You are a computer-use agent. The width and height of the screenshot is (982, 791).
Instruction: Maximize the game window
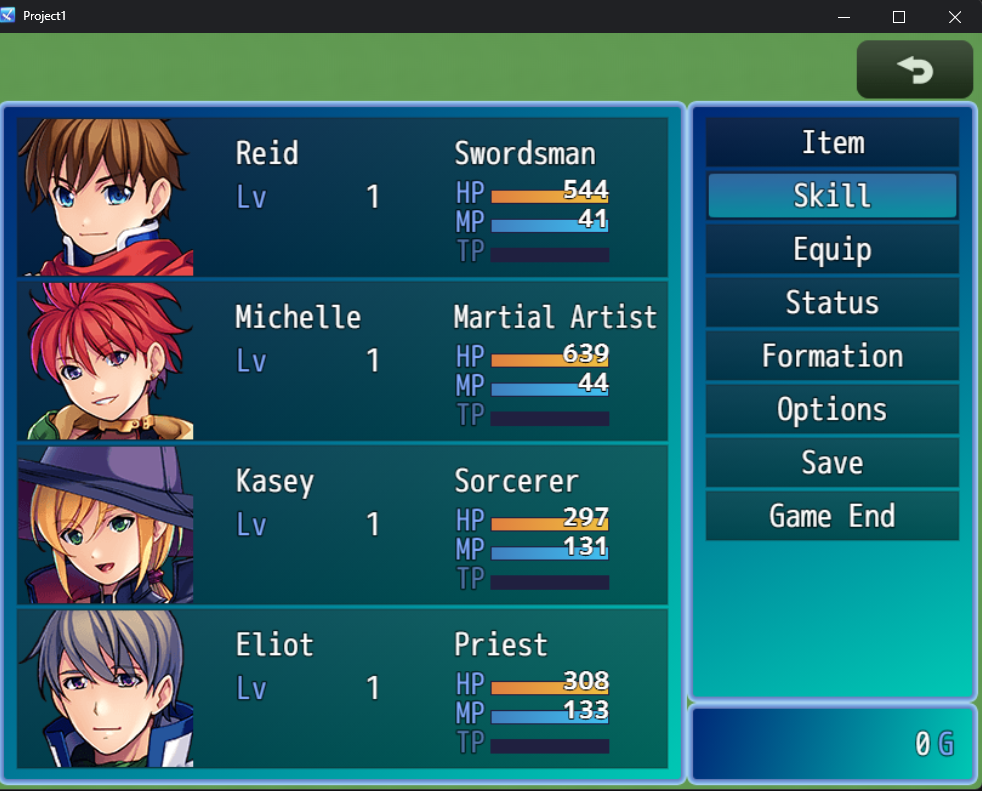click(898, 17)
